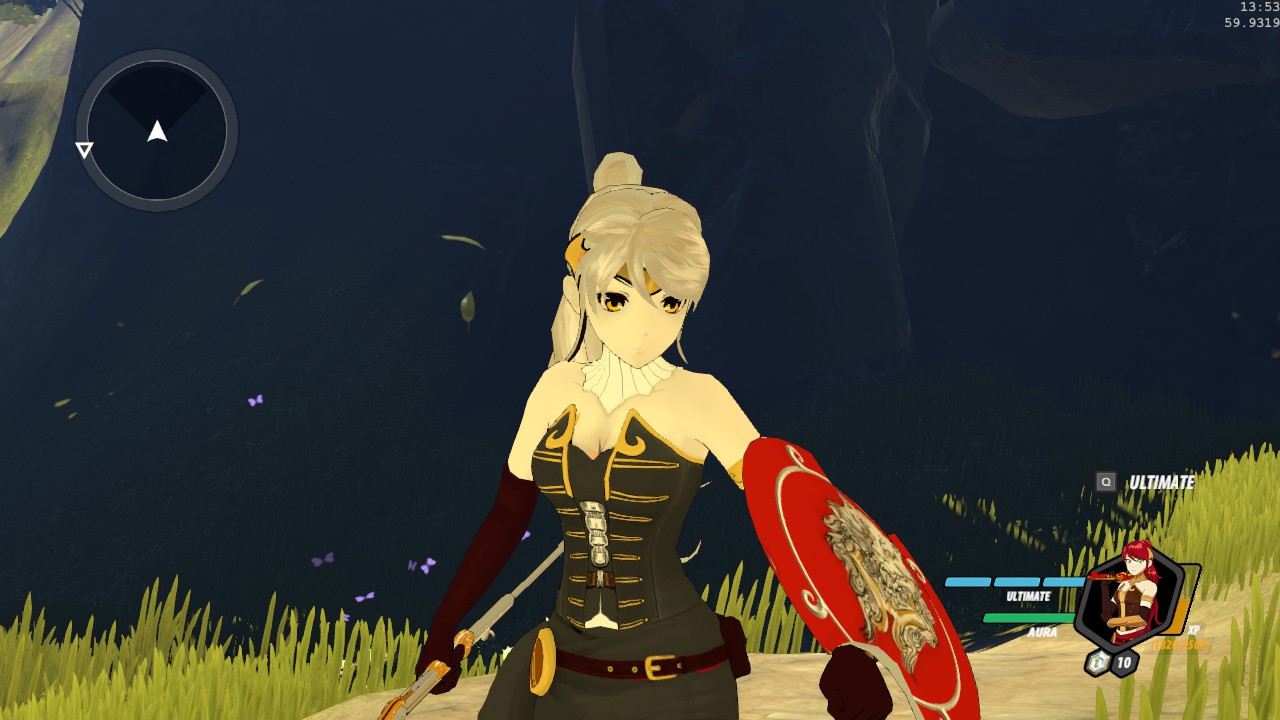Click the level badge showing 10
Viewport: 1280px width, 720px height.
[1124, 662]
